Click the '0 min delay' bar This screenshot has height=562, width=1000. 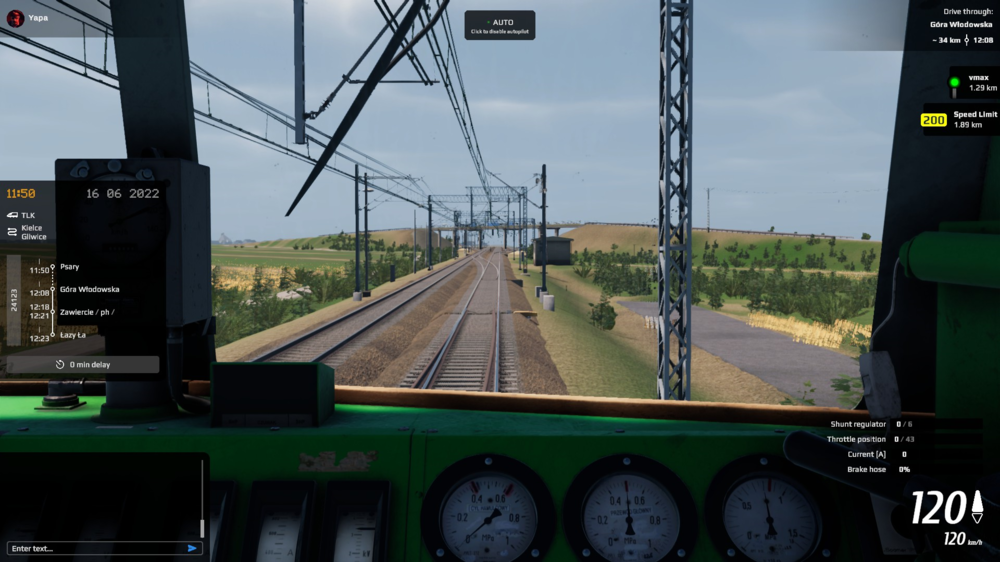[x=83, y=365]
